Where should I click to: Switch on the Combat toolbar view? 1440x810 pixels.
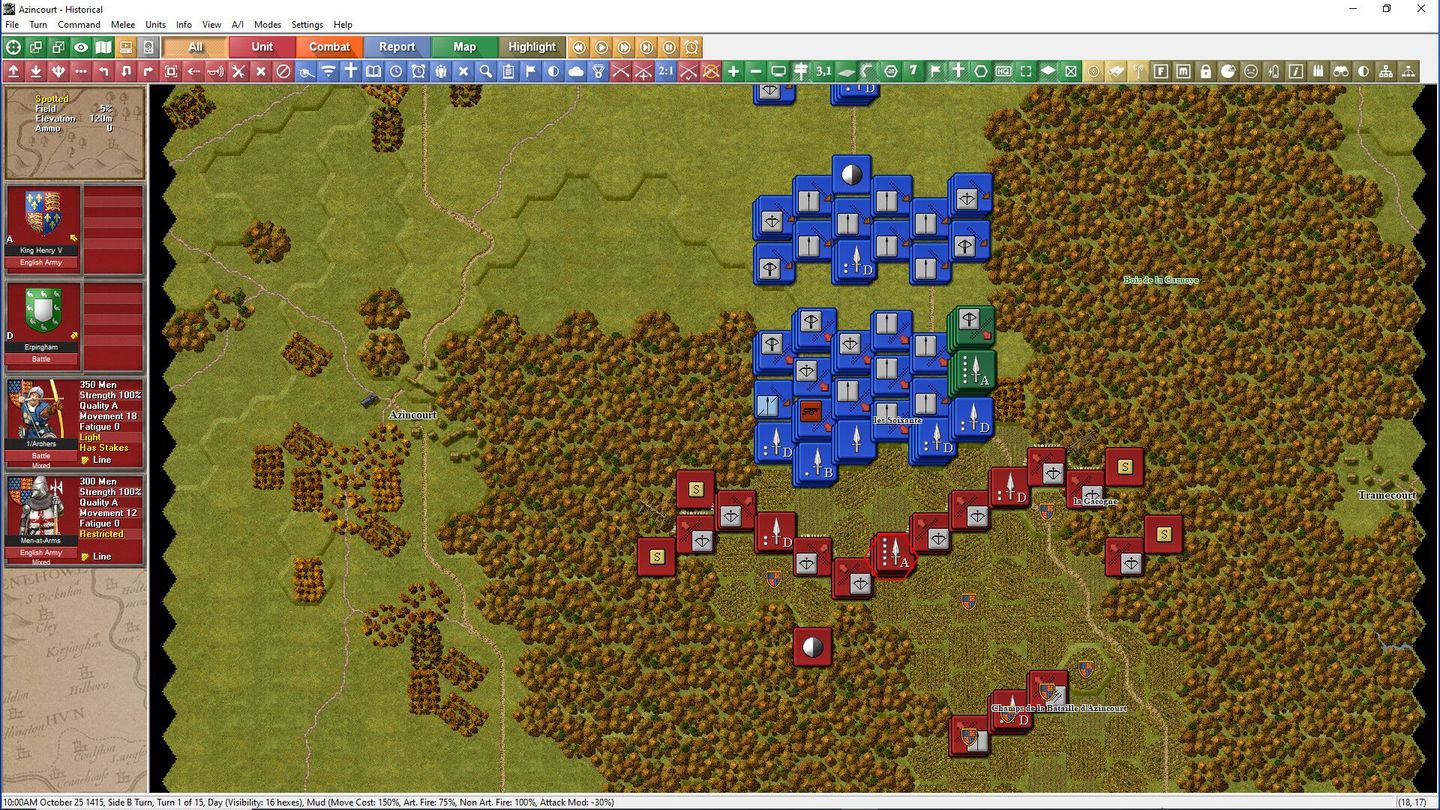point(330,46)
